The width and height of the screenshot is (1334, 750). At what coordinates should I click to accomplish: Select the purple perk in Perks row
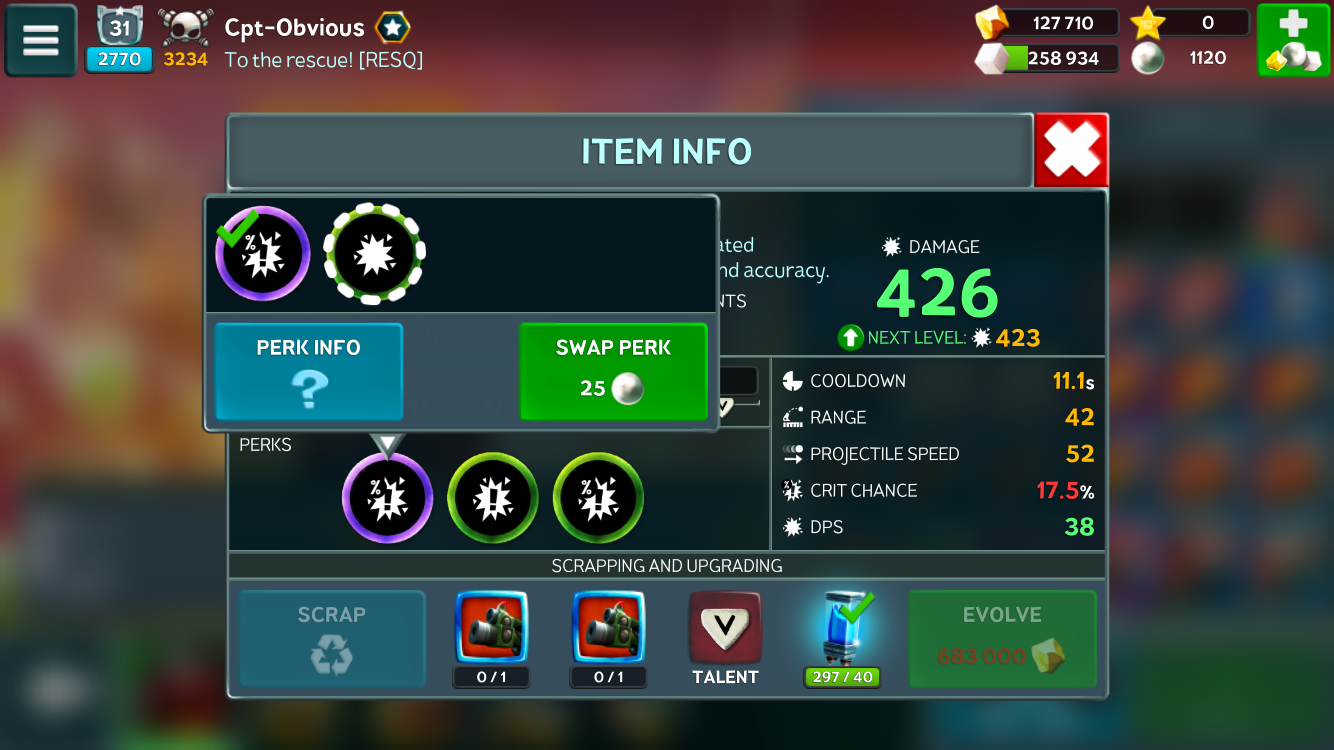[387, 498]
